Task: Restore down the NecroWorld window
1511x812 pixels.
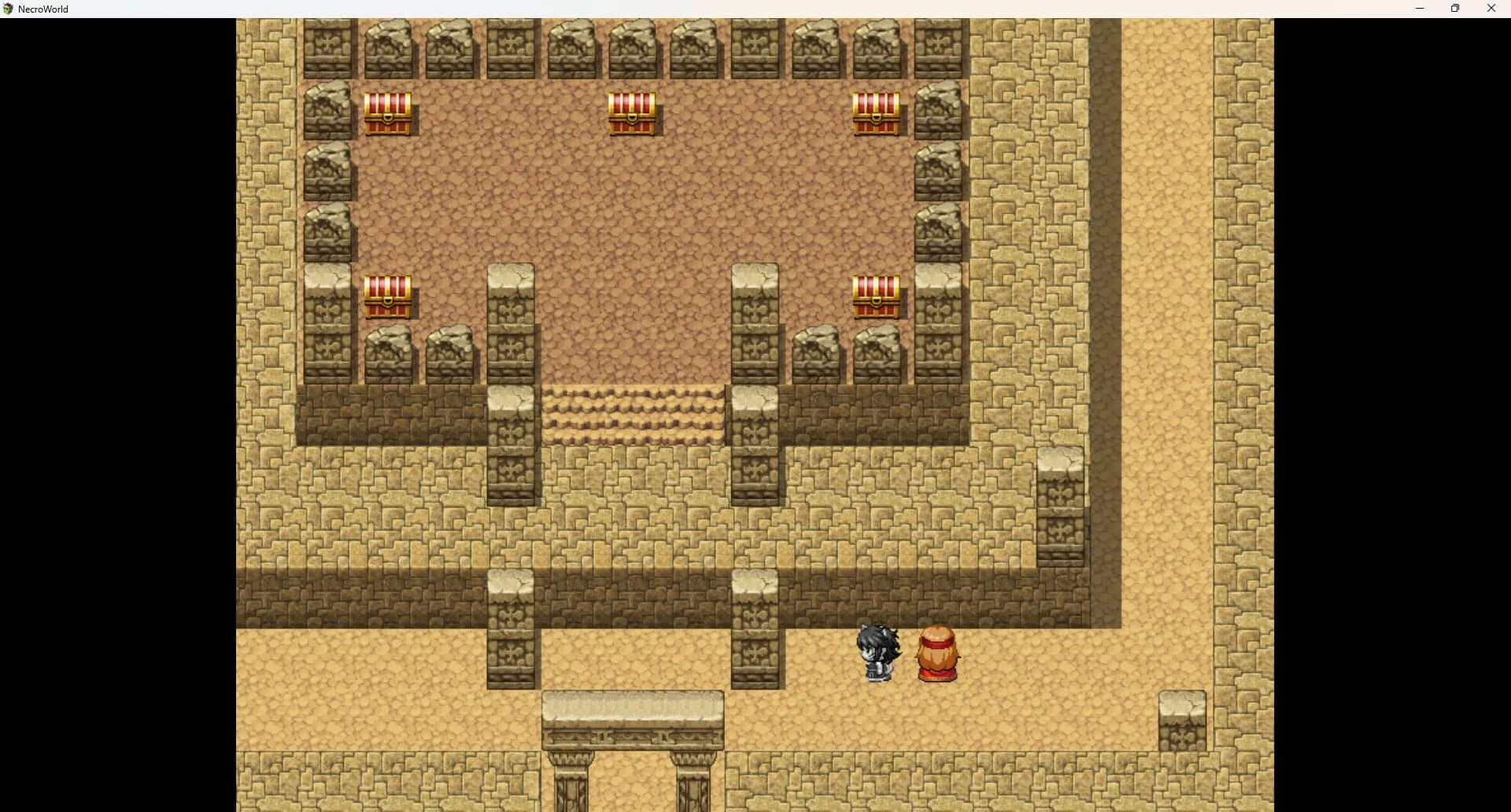Action: [1455, 9]
